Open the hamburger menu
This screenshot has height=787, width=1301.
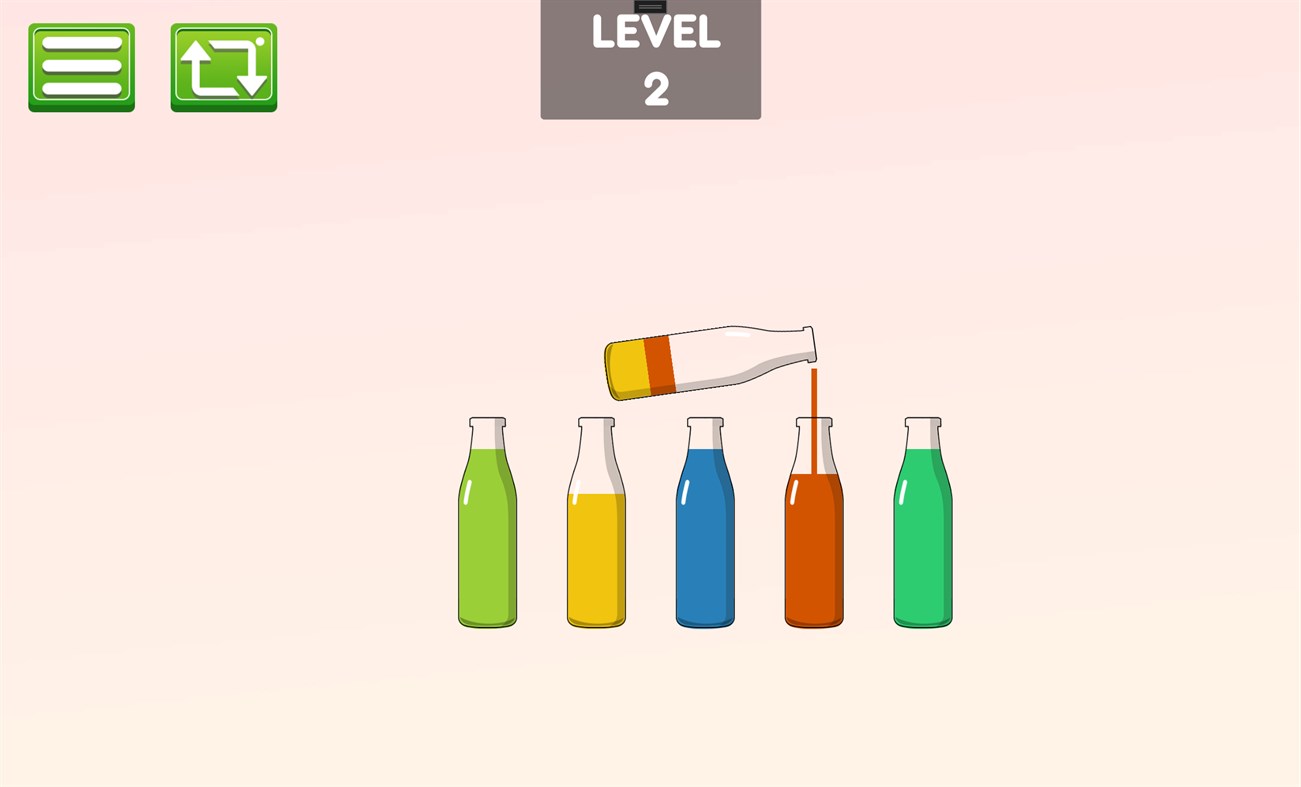(x=81, y=67)
